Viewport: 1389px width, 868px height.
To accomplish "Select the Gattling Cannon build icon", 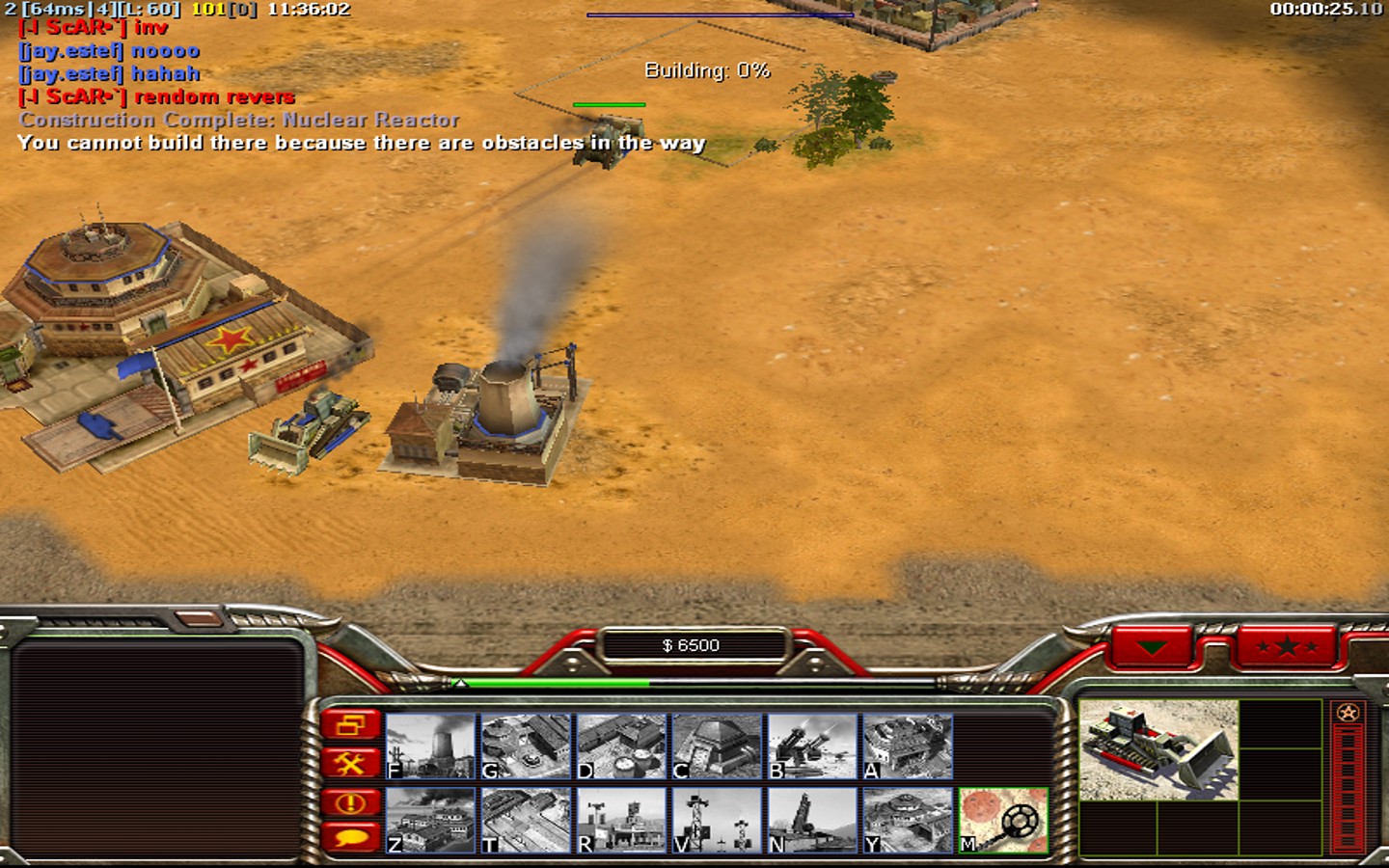I will tap(812, 746).
